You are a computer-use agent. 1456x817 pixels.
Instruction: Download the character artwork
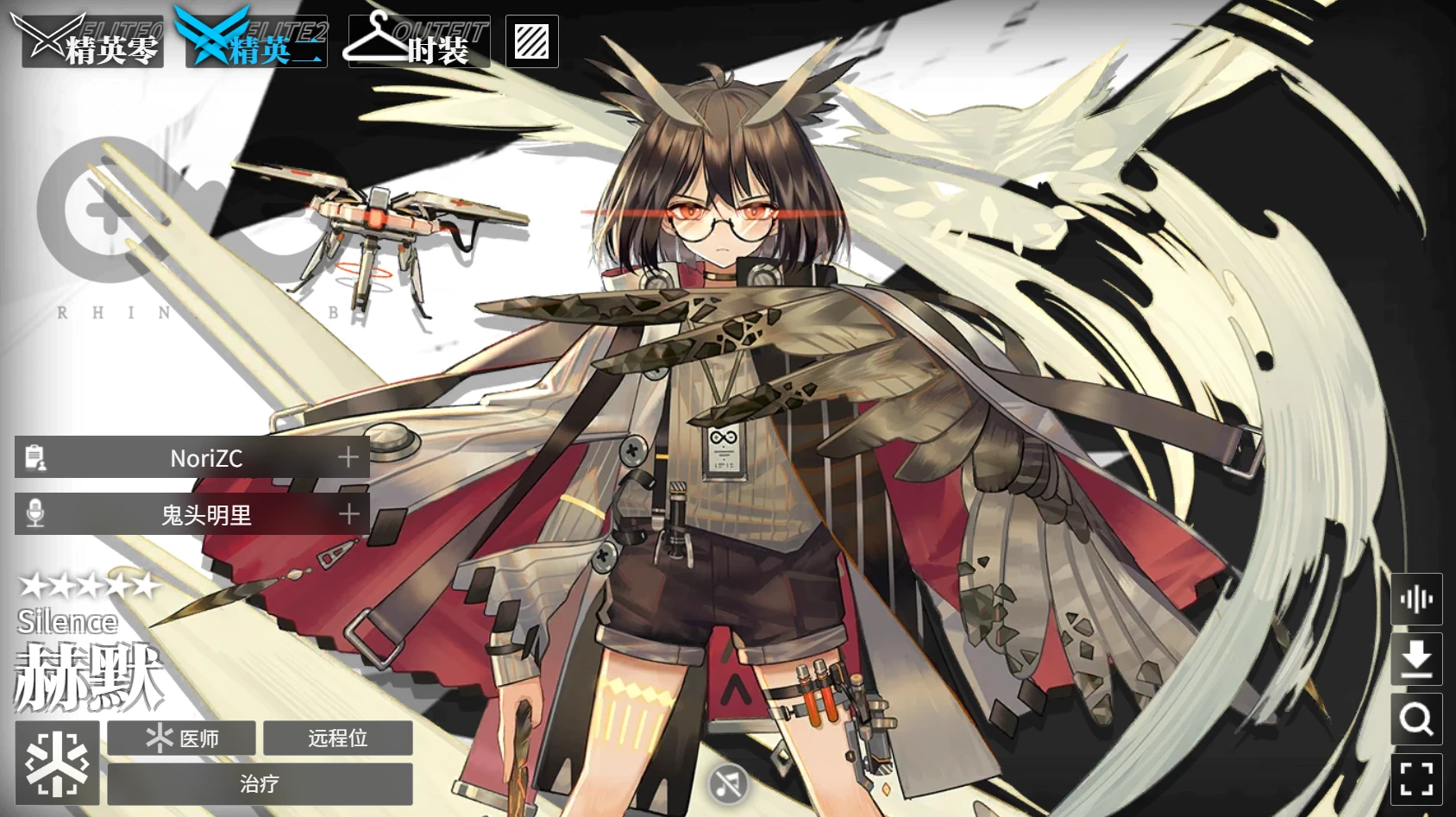[x=1416, y=659]
